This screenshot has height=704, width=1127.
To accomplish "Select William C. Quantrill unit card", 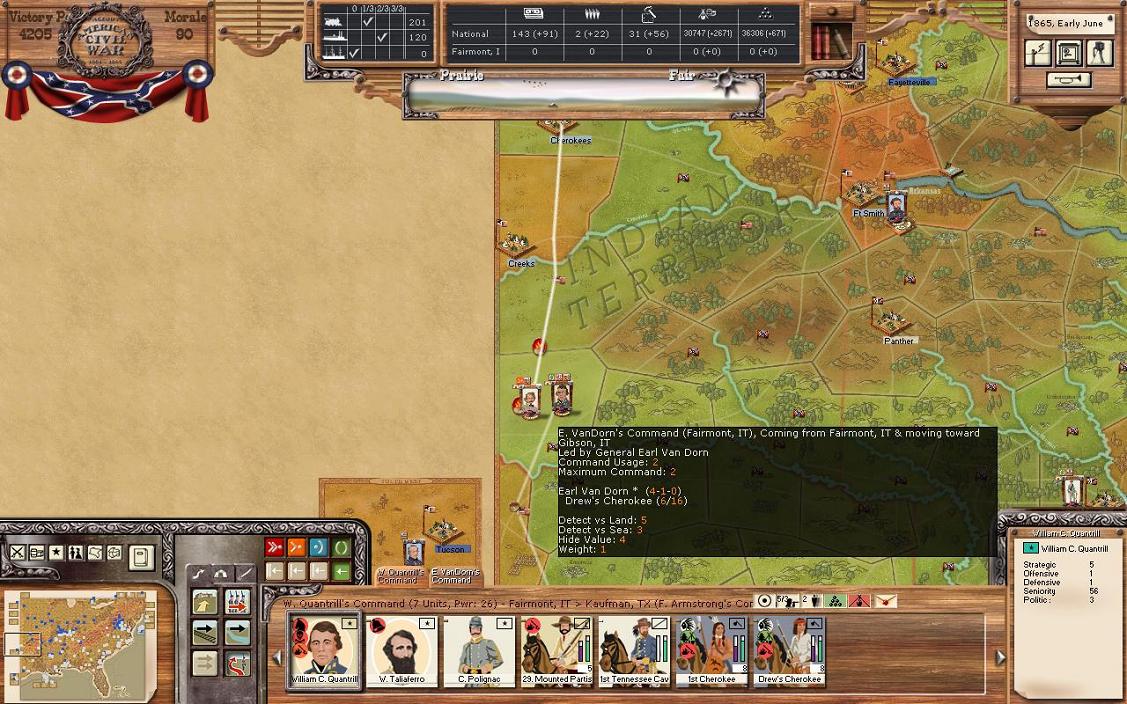I will click(324, 649).
